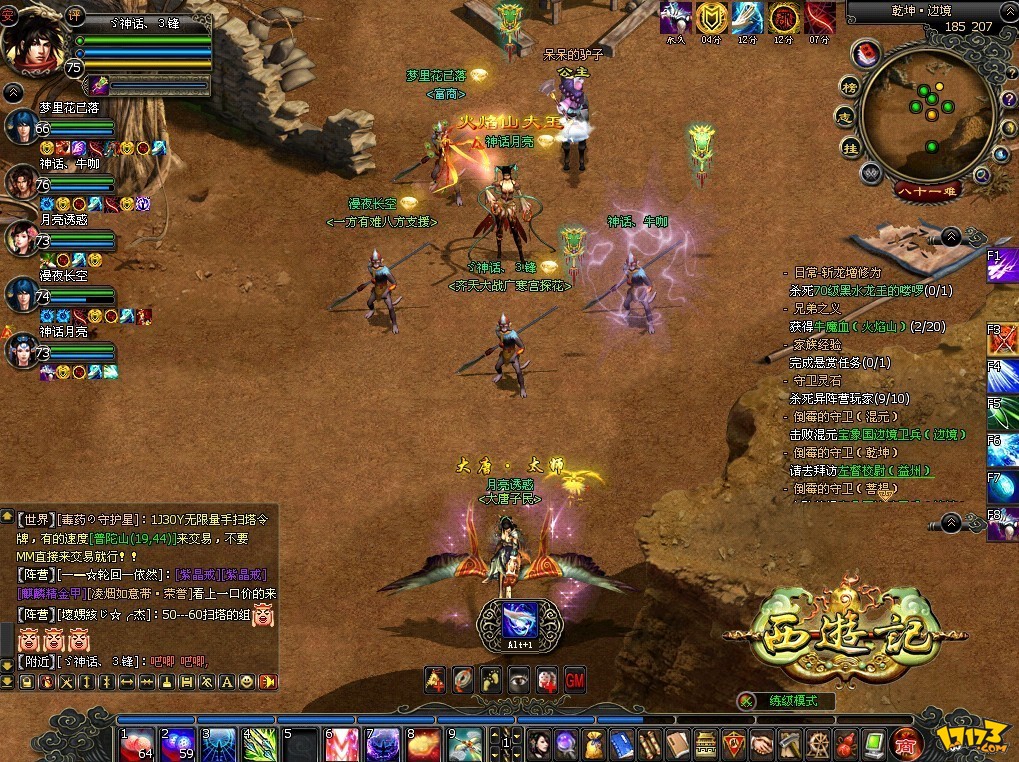This screenshot has width=1019, height=762.
Task: Use the red potion in hotbar slot 1
Action: 137,744
